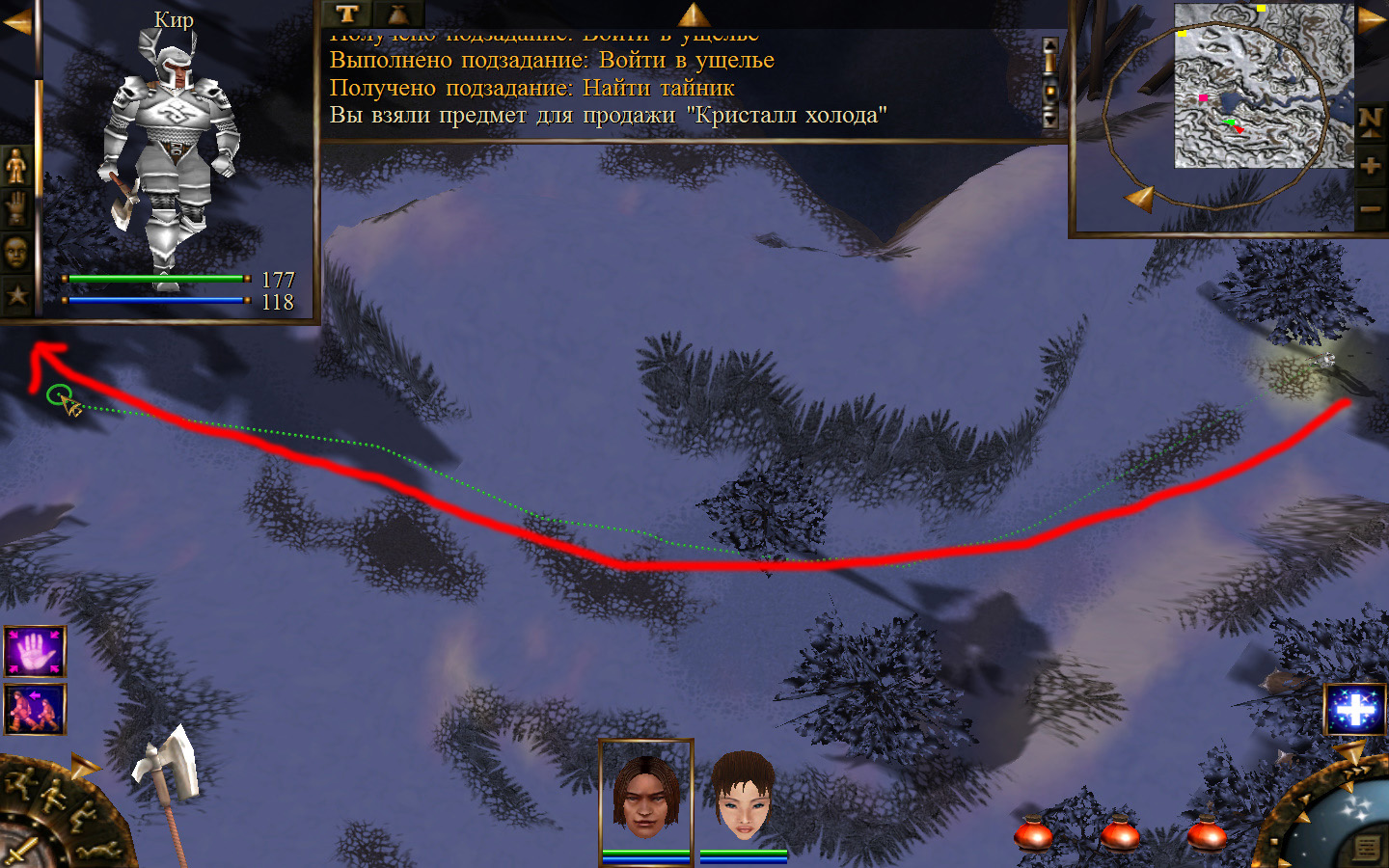This screenshot has height=868, width=1389.
Task: Switch to the money bag tab
Action: (x=397, y=14)
